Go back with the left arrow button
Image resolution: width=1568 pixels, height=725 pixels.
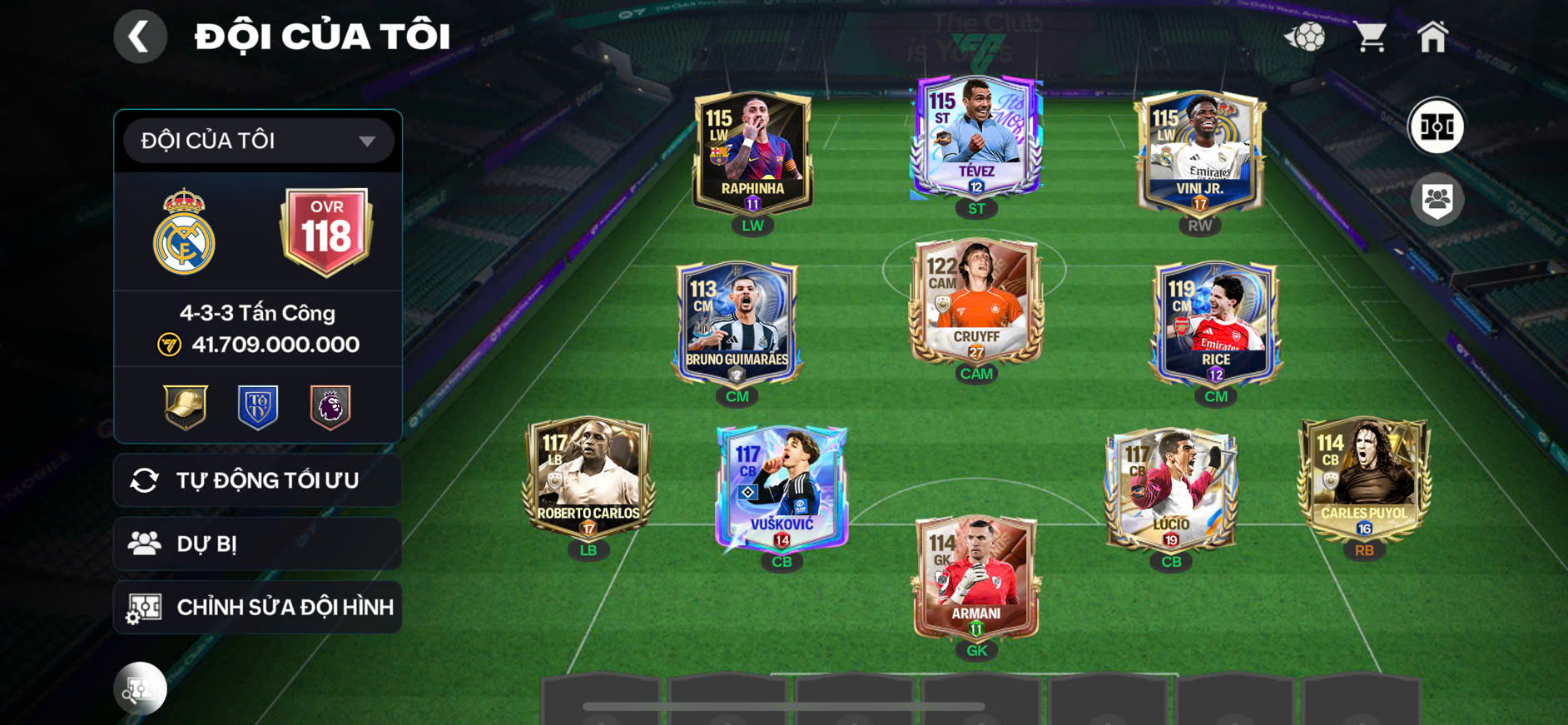[140, 36]
